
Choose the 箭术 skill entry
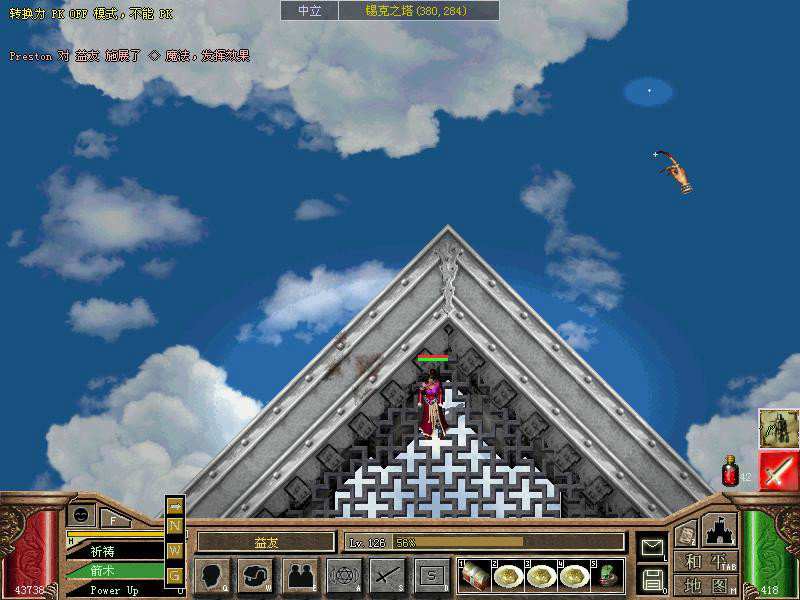pyautogui.click(x=108, y=571)
